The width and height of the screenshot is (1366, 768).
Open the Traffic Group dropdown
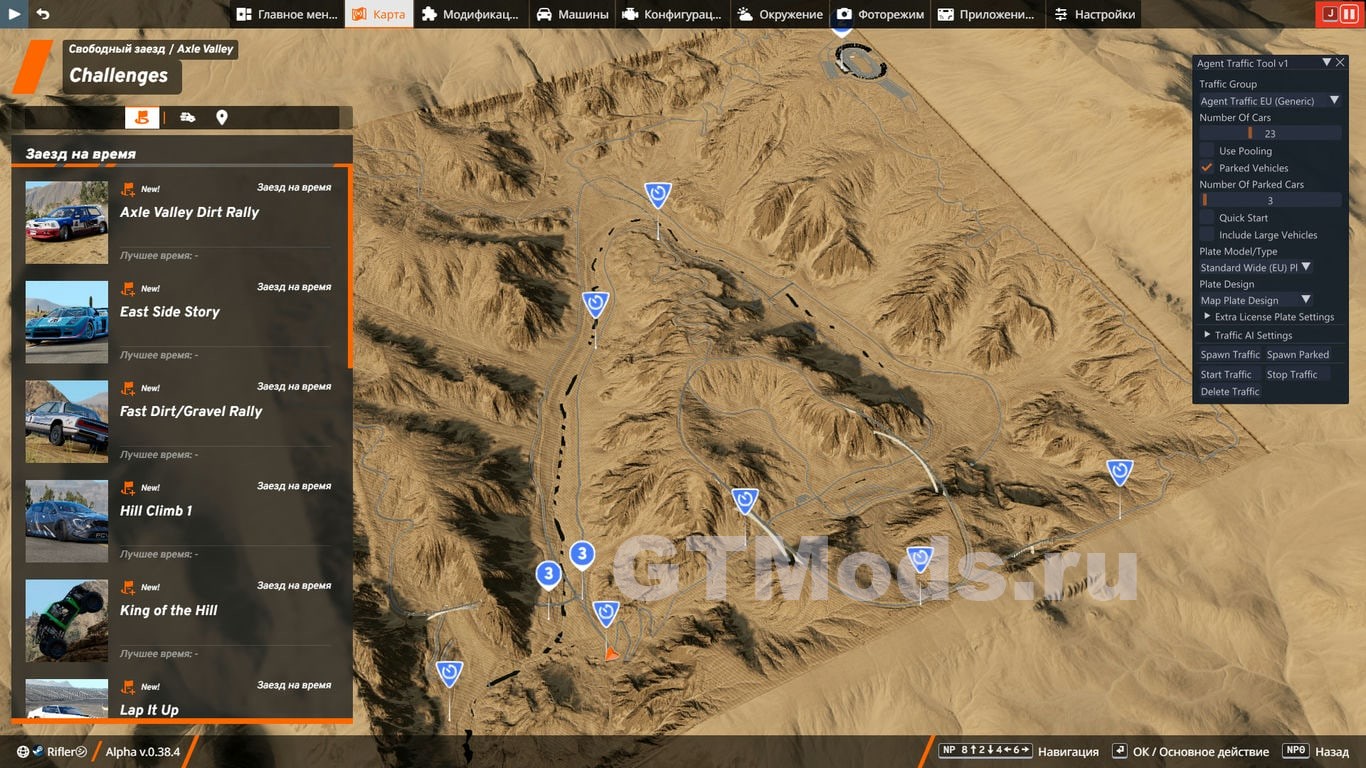pos(1270,101)
